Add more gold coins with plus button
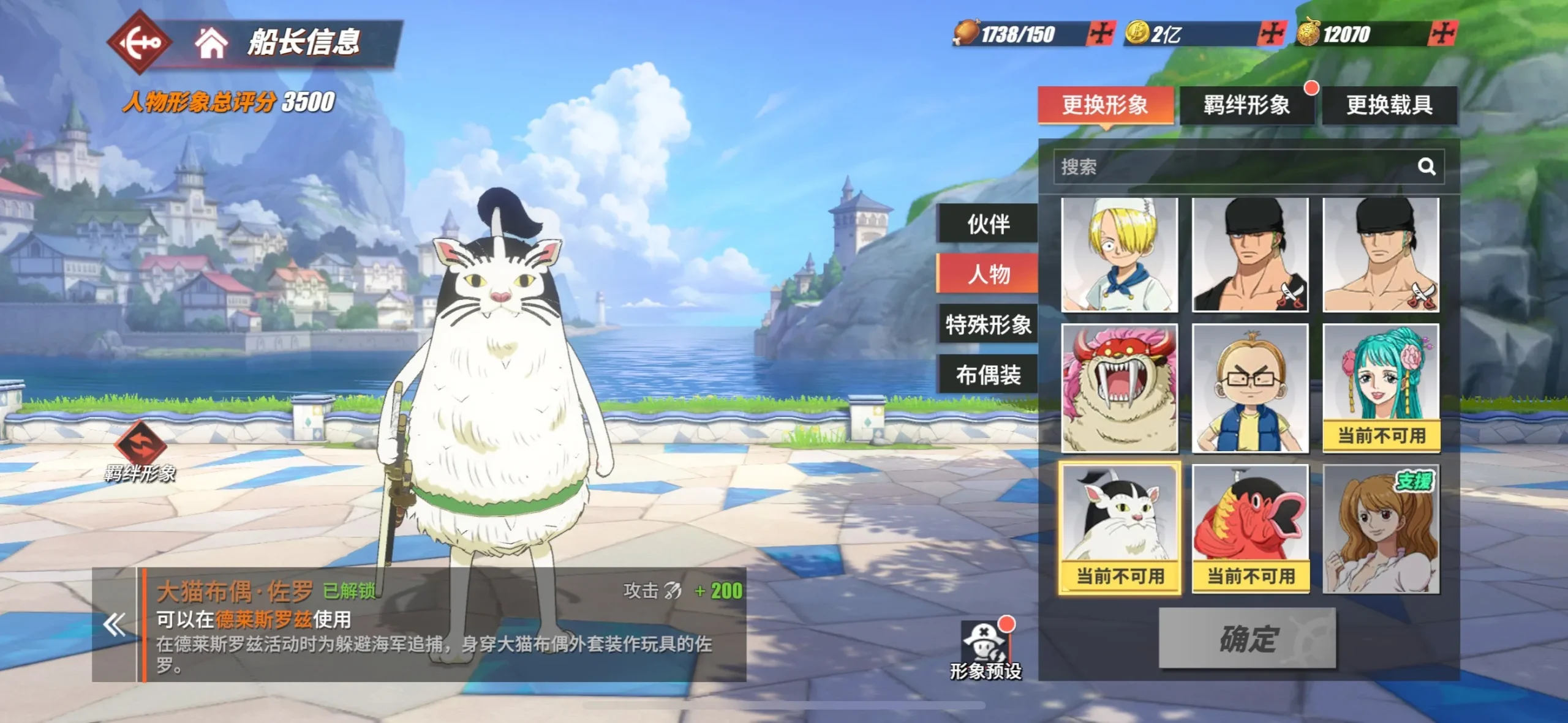The width and height of the screenshot is (1568, 723). 1271,33
